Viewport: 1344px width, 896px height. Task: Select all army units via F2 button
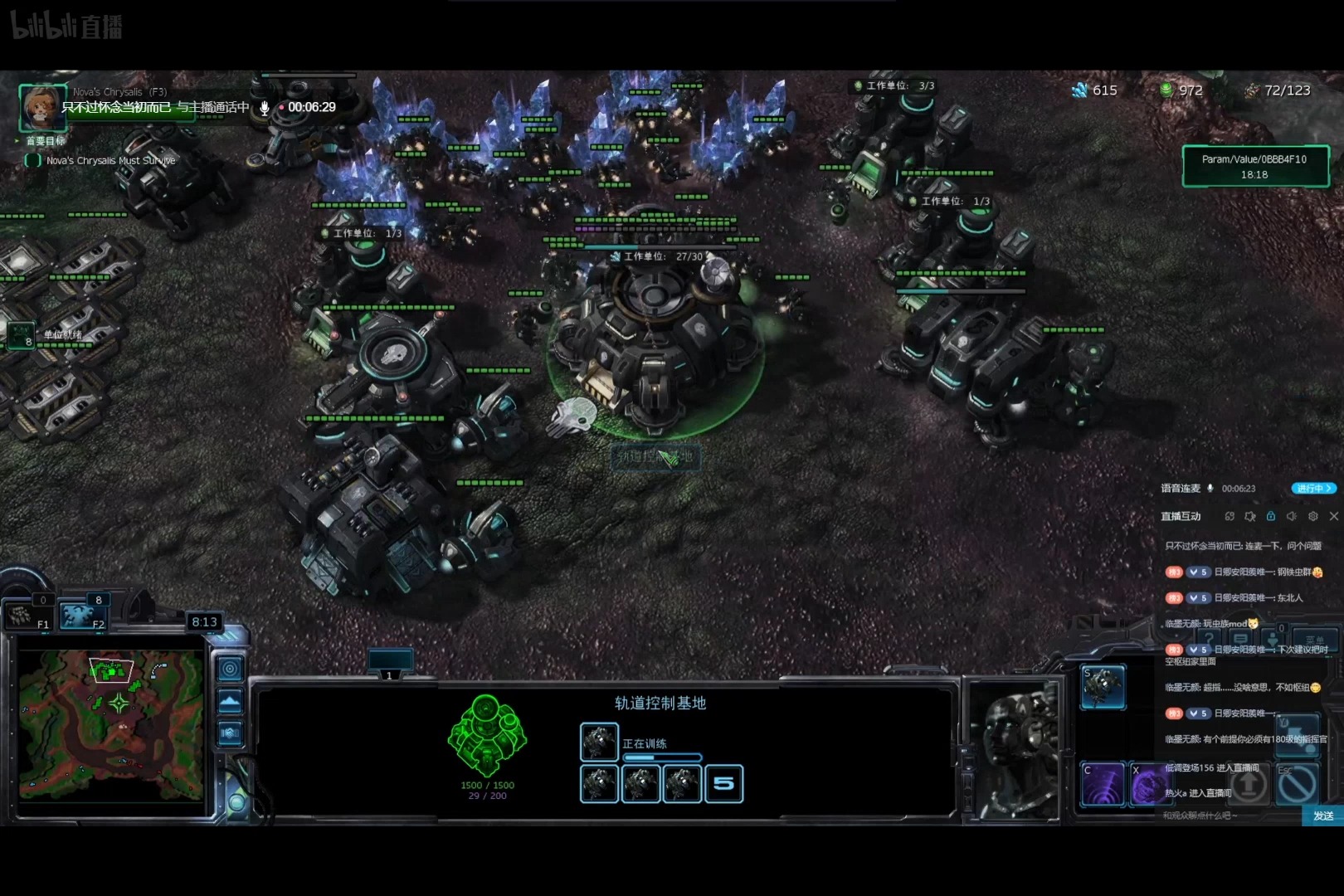coord(84,616)
